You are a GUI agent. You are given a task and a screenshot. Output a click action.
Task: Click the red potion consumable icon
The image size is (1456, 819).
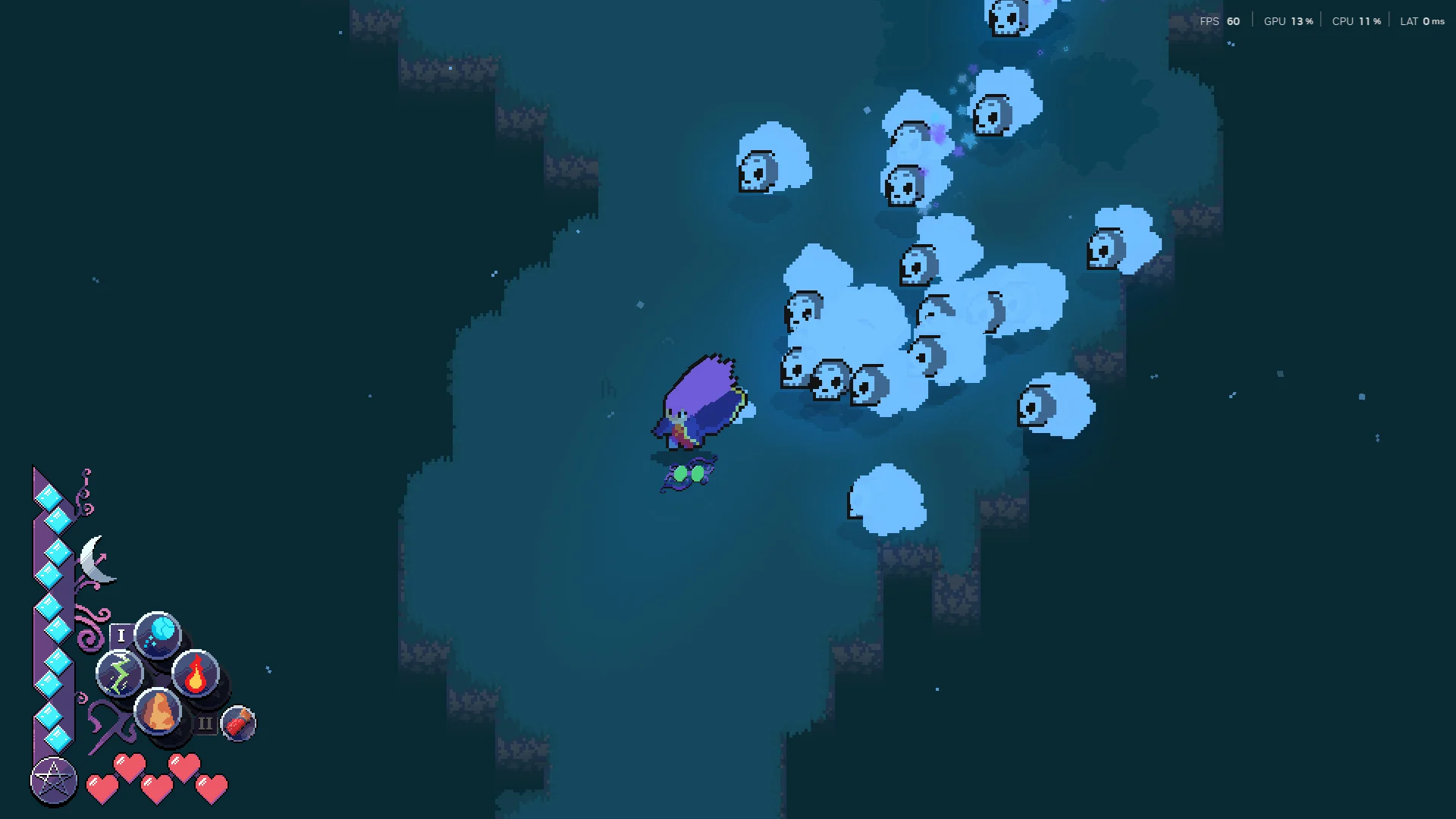coord(237,723)
